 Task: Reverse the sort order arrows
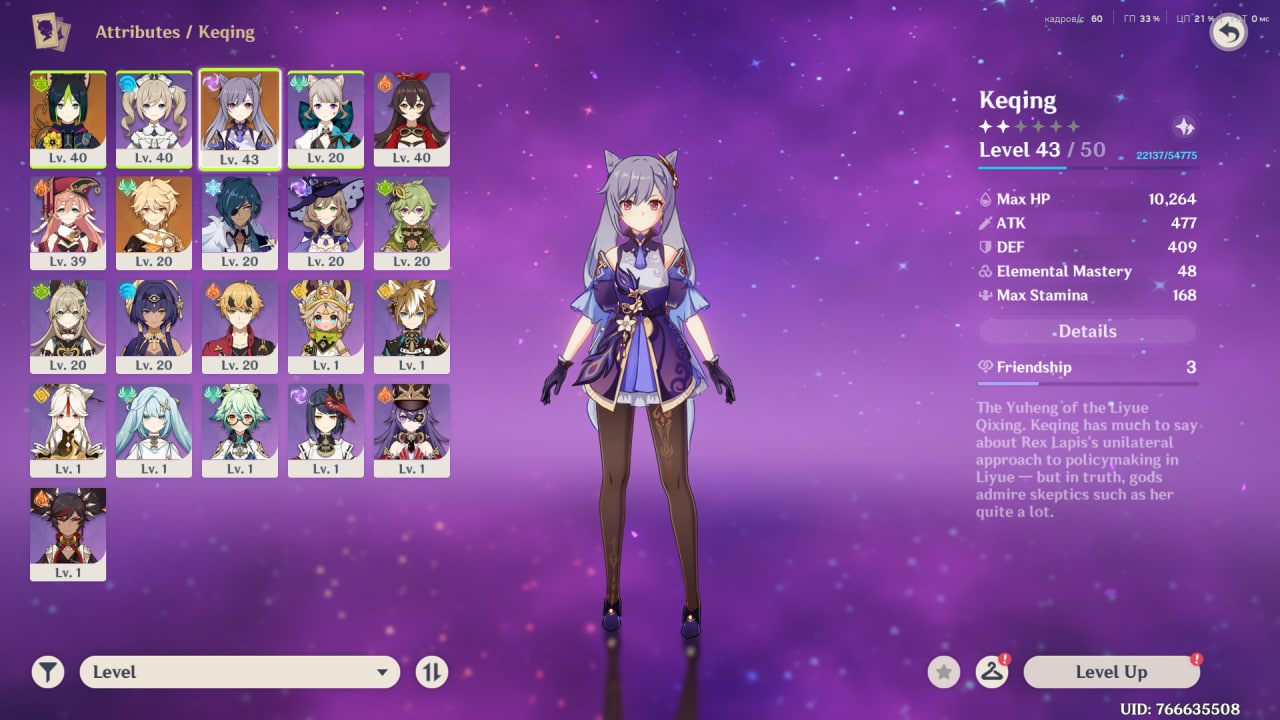(x=432, y=672)
